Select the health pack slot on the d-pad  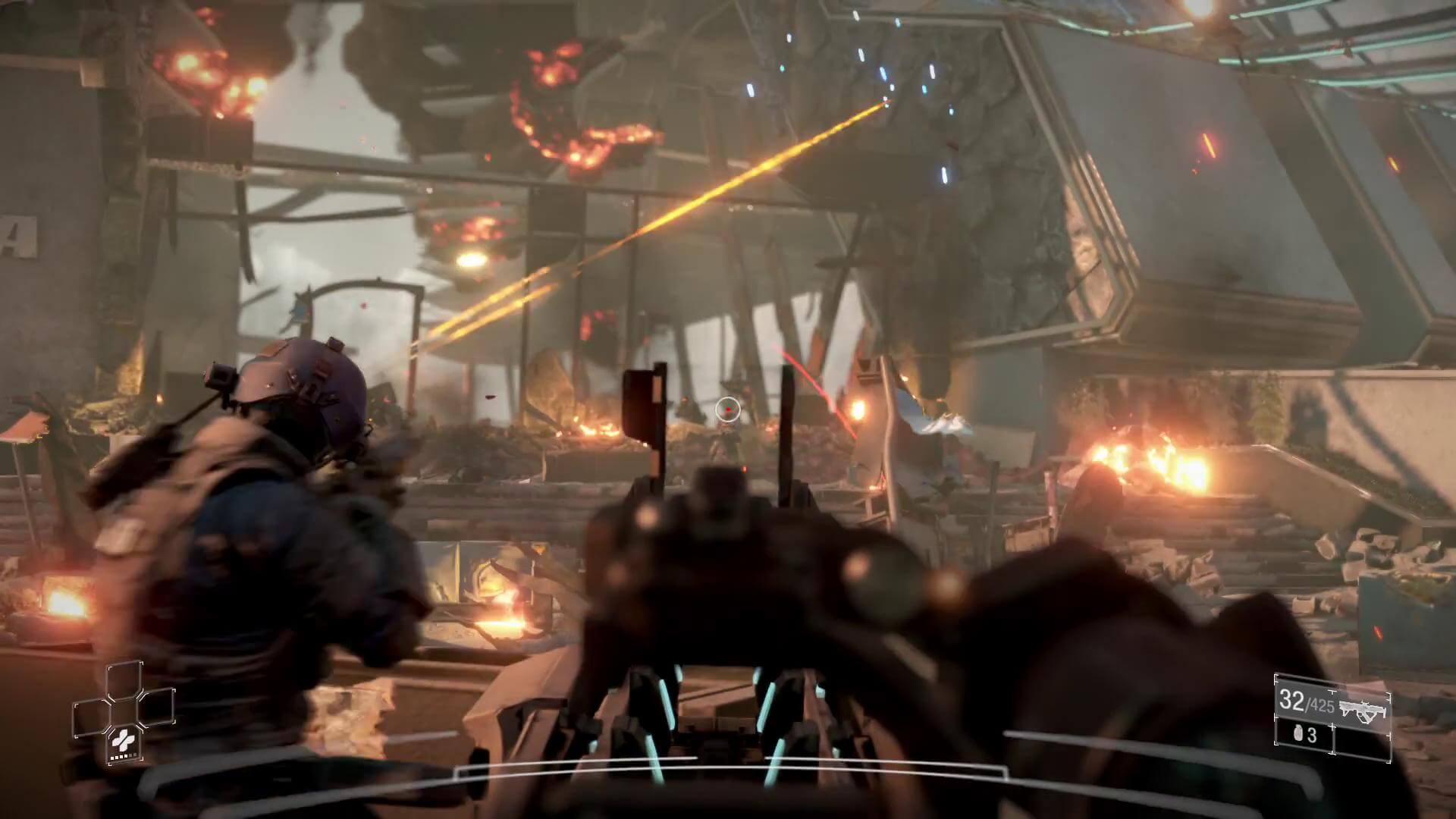point(120,742)
